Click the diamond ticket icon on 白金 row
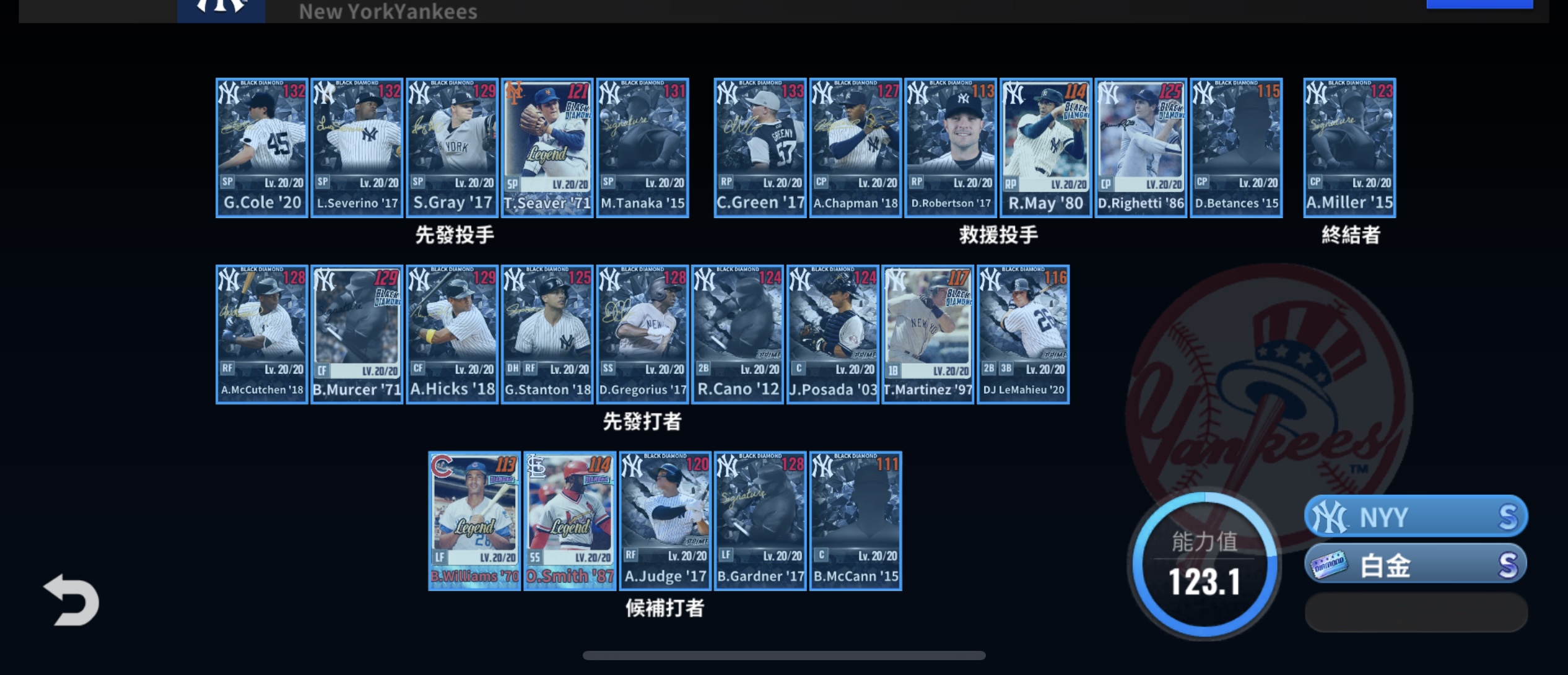 pos(1331,566)
